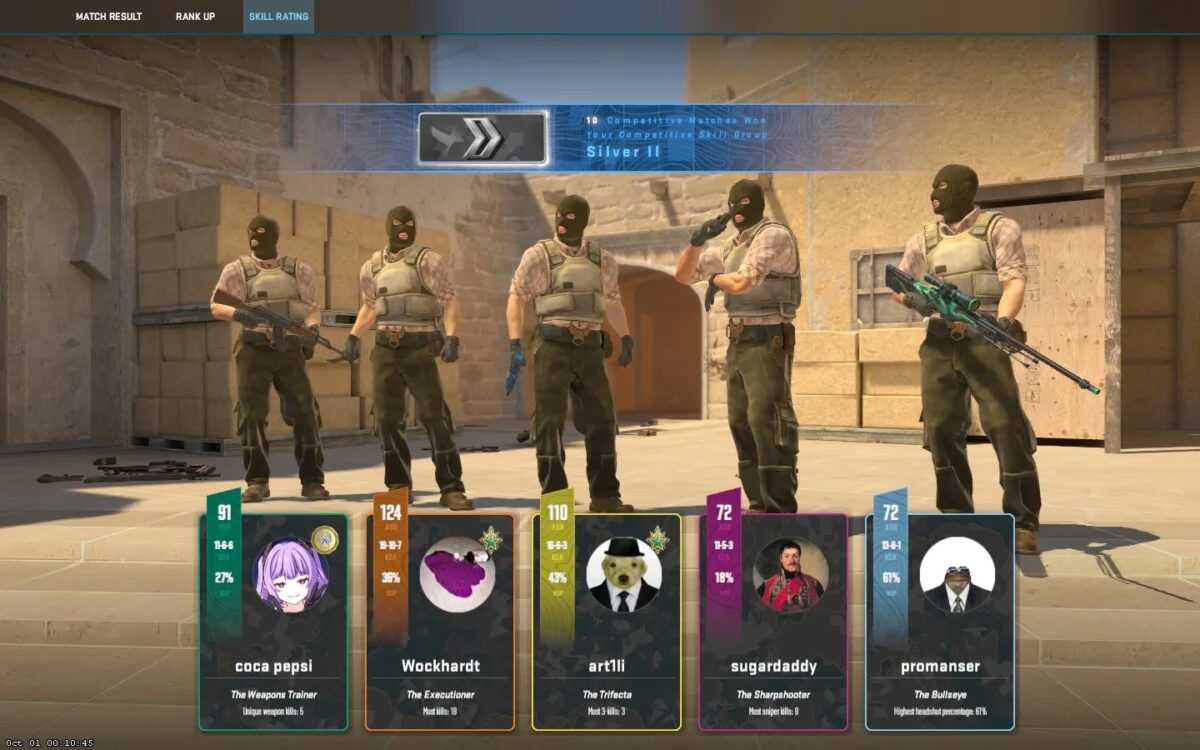This screenshot has width=1200, height=750.
Task: Switch to the Match Result tab
Action: tap(108, 17)
